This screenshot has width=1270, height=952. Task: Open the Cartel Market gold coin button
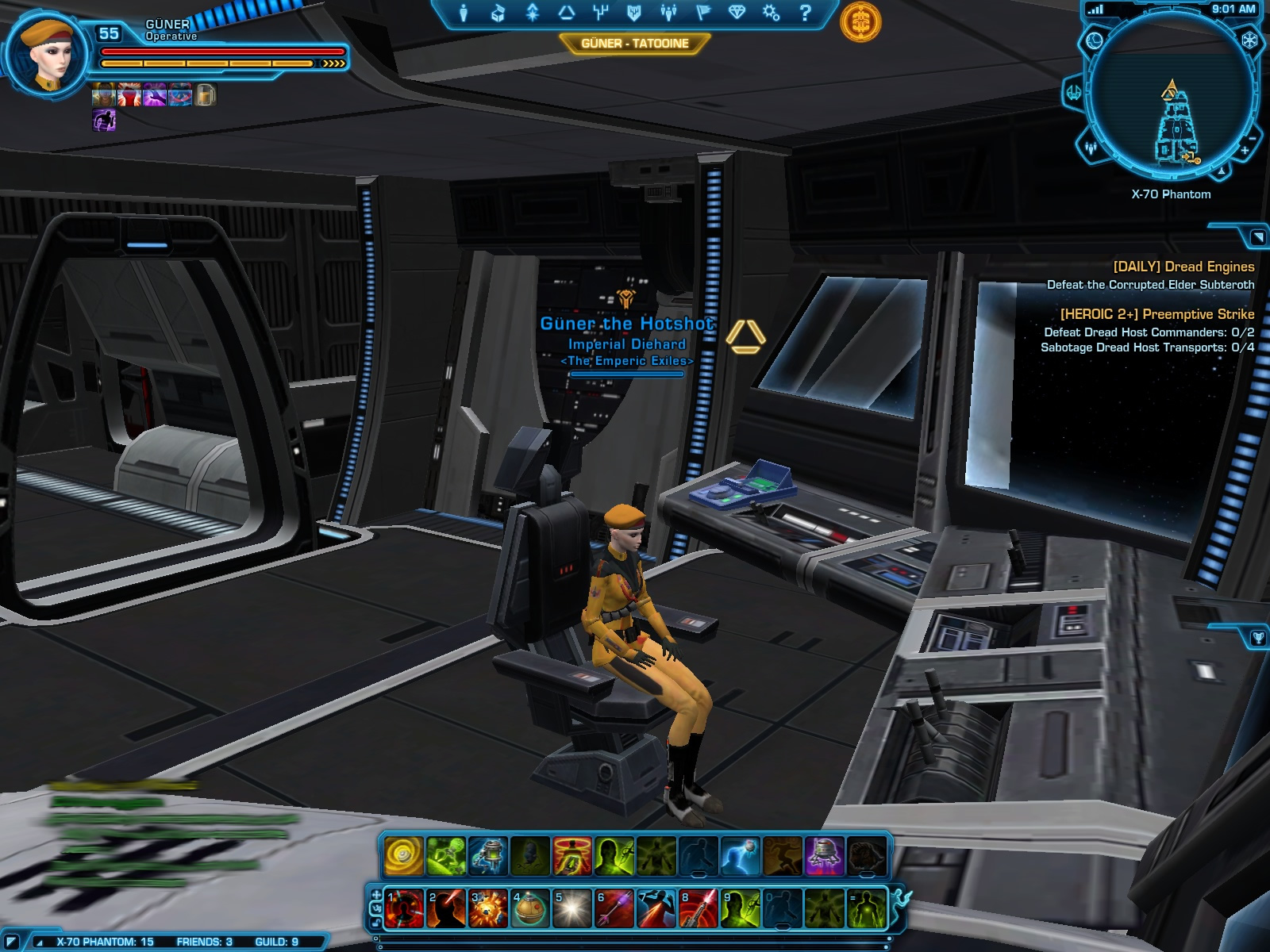click(860, 22)
